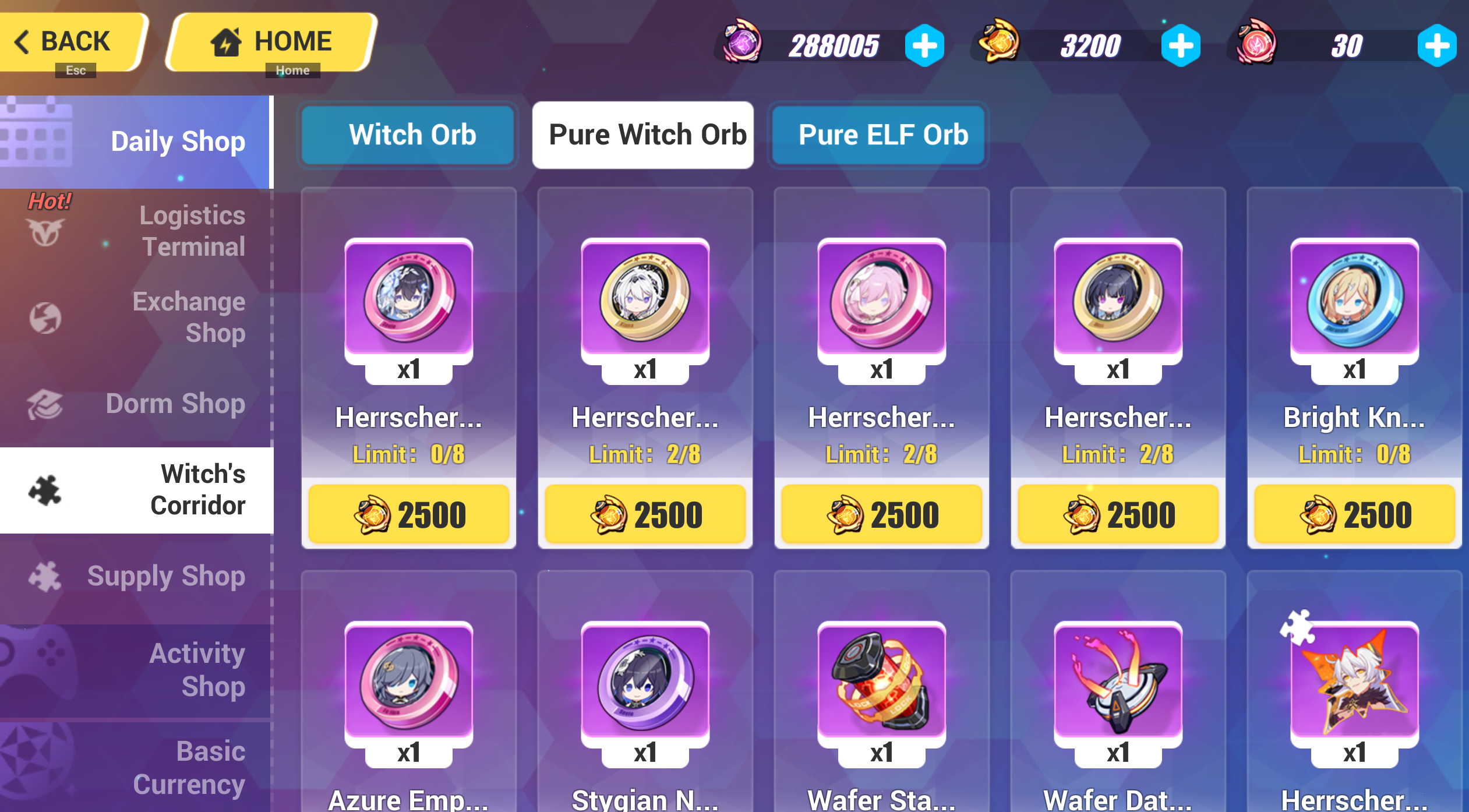The height and width of the screenshot is (812, 1469).
Task: Open the Supply Shop puzzle icon
Action: pos(45,577)
